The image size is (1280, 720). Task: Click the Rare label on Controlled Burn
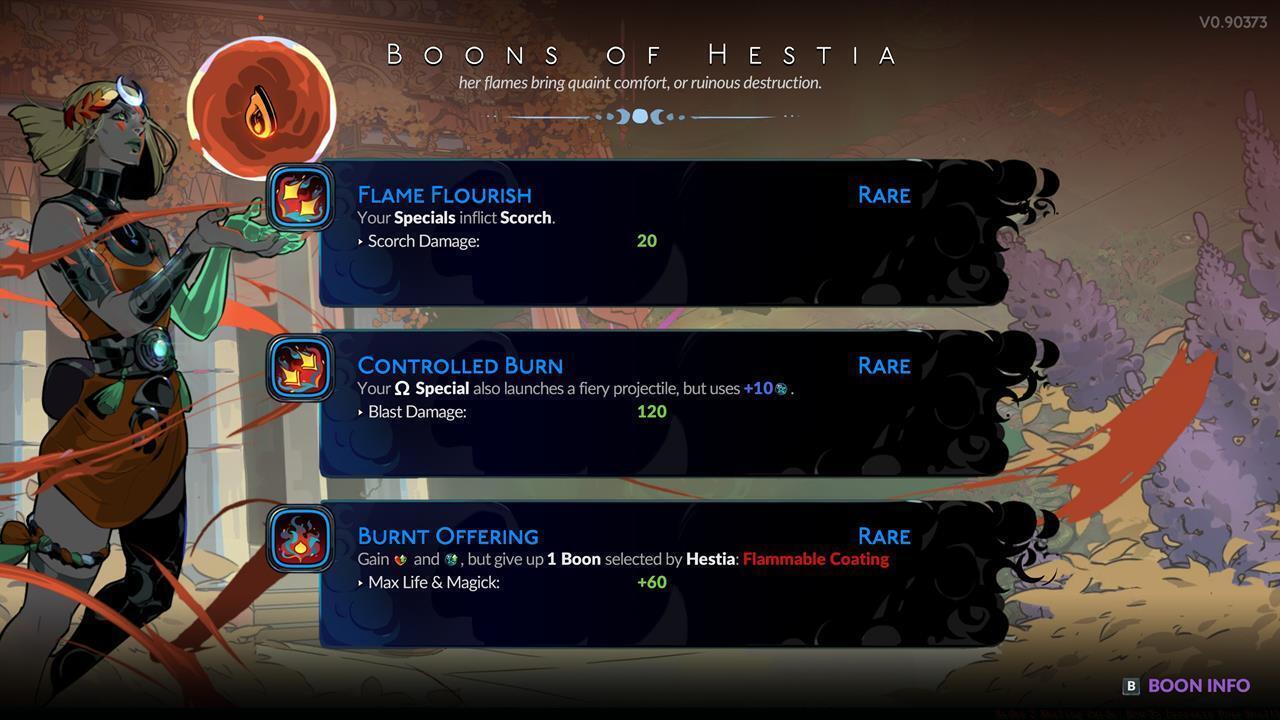pyautogui.click(x=883, y=365)
